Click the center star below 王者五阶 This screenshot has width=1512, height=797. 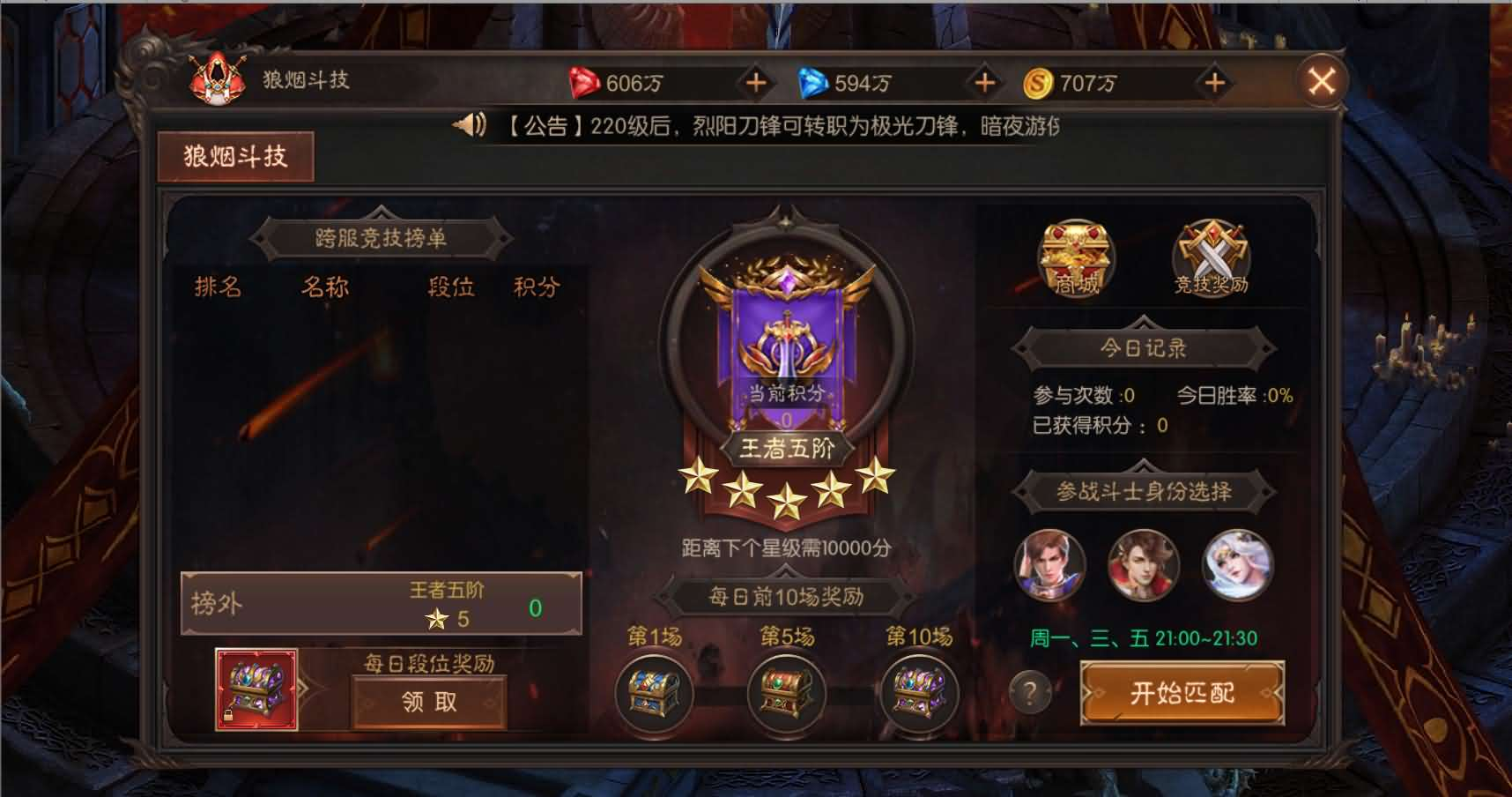(x=787, y=499)
